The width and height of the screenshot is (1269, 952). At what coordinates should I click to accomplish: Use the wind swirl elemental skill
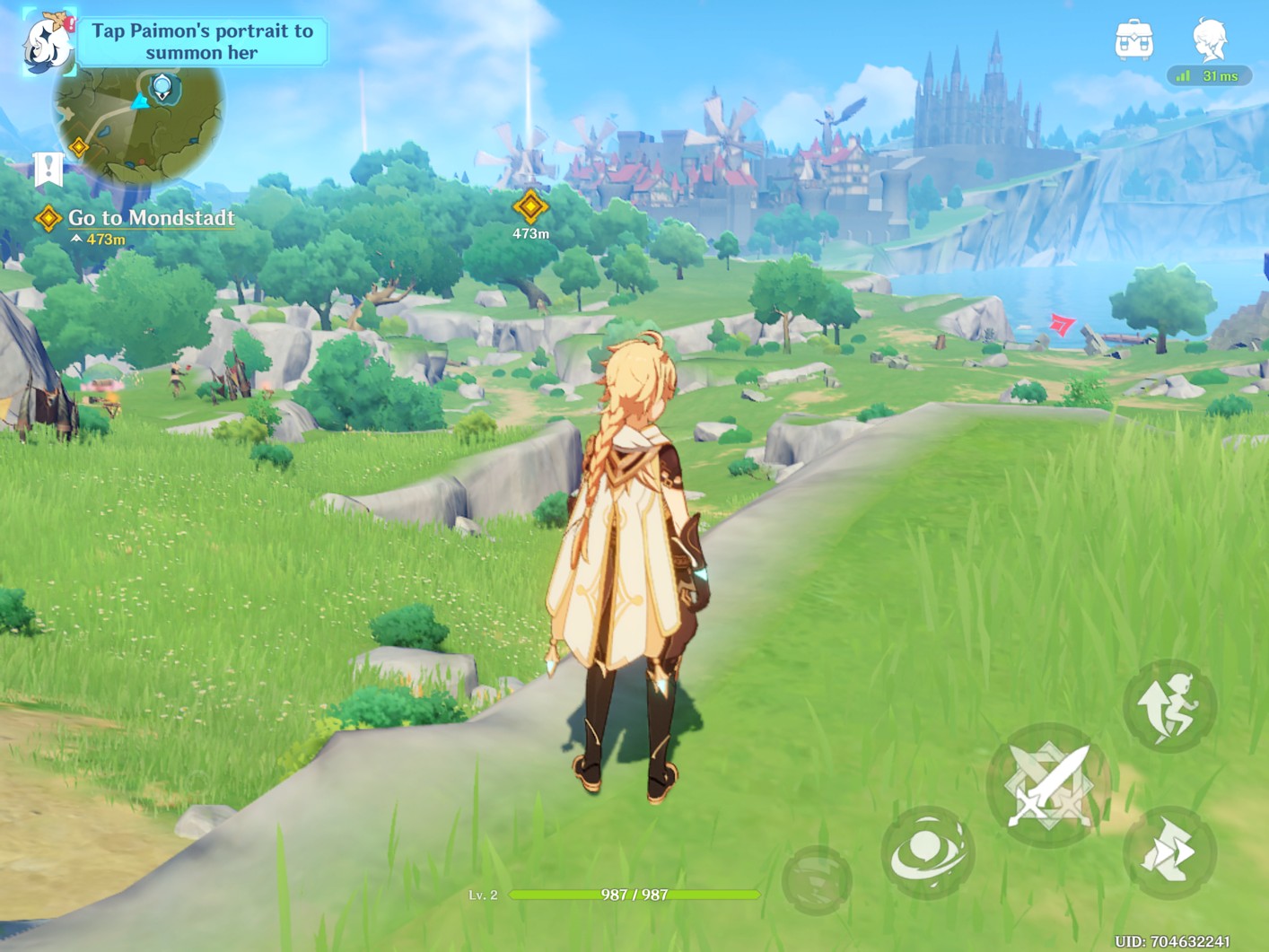[928, 852]
